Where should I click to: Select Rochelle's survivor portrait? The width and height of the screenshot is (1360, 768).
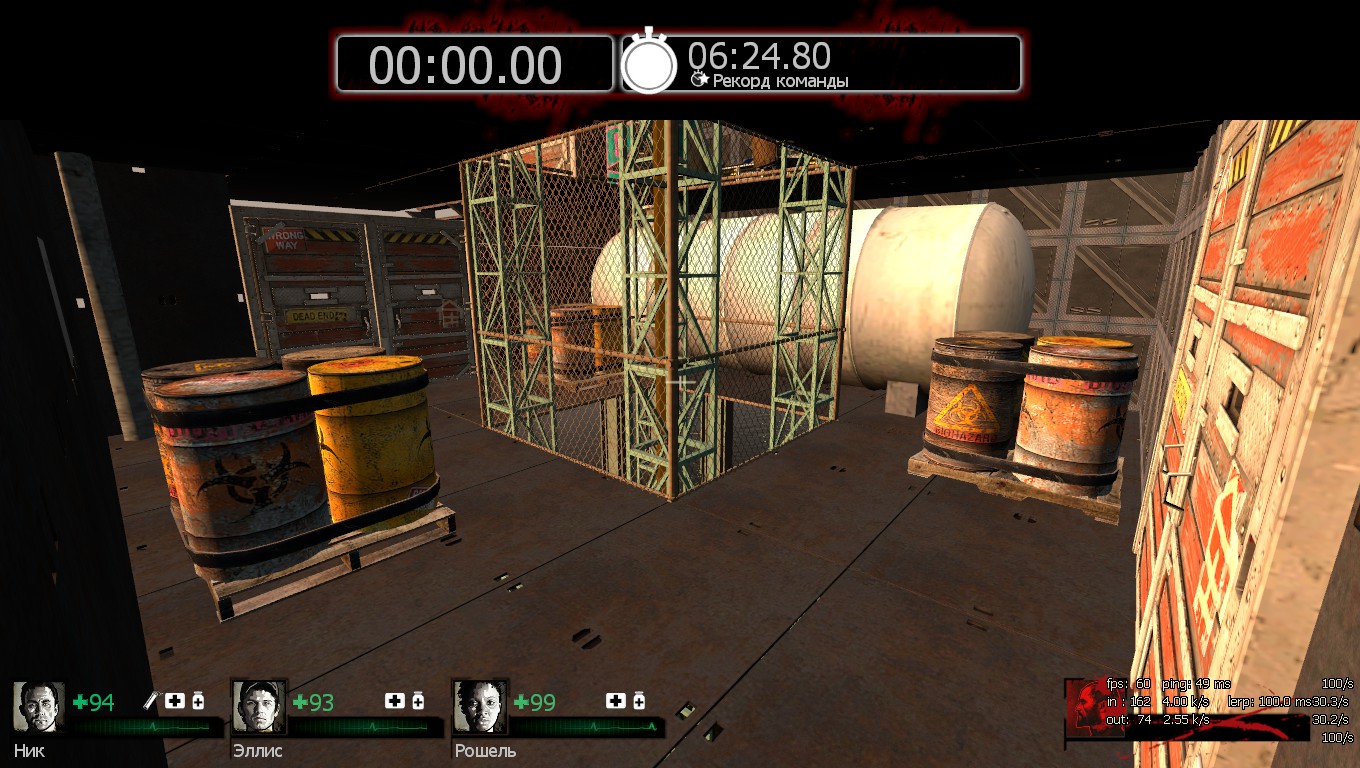pos(479,707)
